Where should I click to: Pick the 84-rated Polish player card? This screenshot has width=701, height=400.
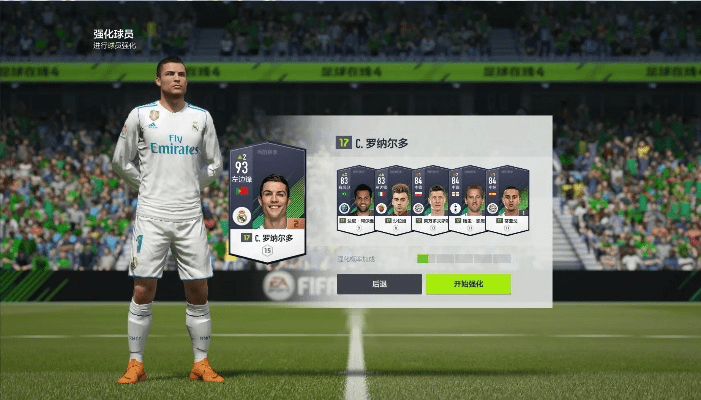tap(431, 200)
